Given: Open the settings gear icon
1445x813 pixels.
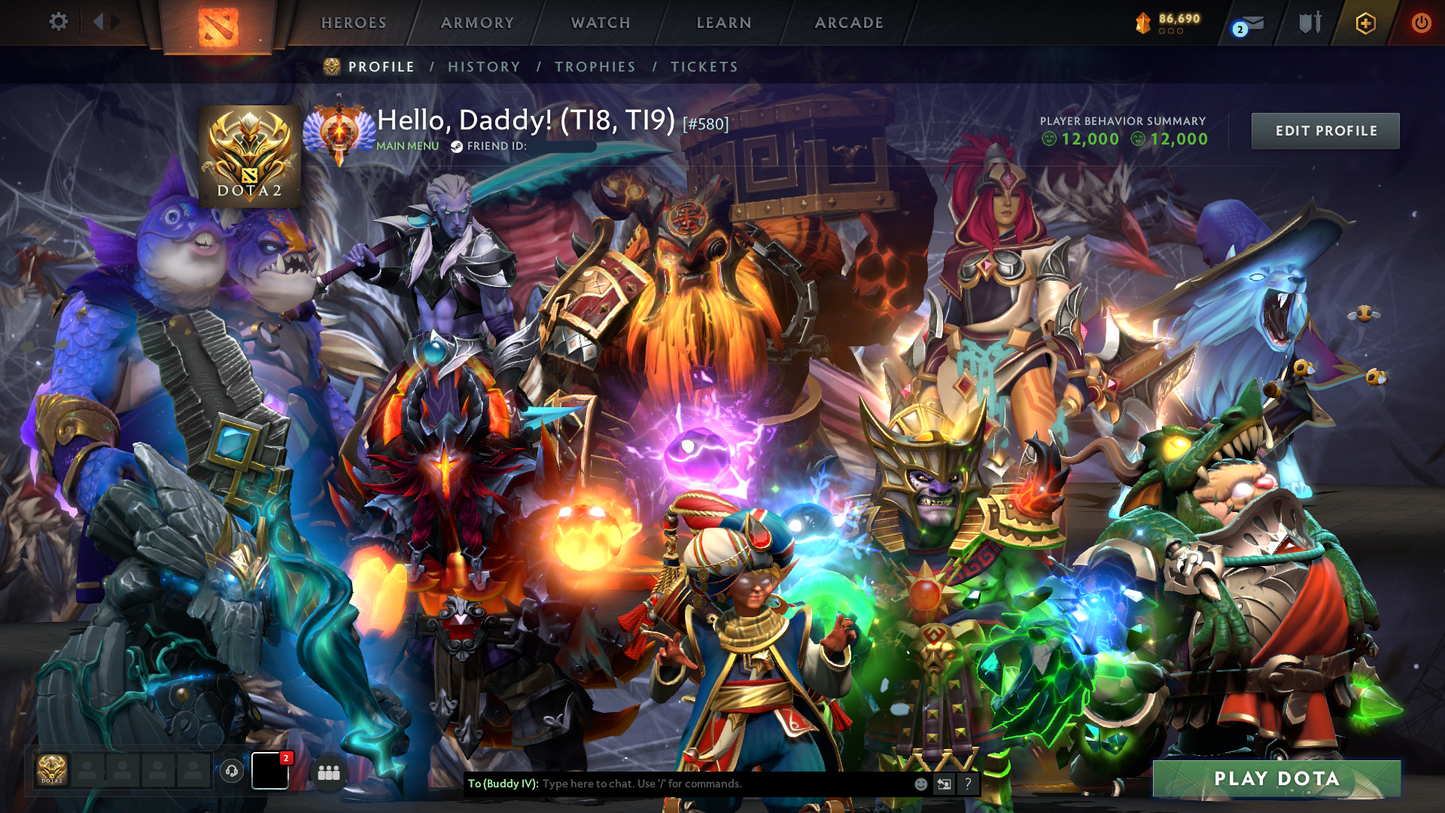Looking at the screenshot, I should tap(57, 21).
